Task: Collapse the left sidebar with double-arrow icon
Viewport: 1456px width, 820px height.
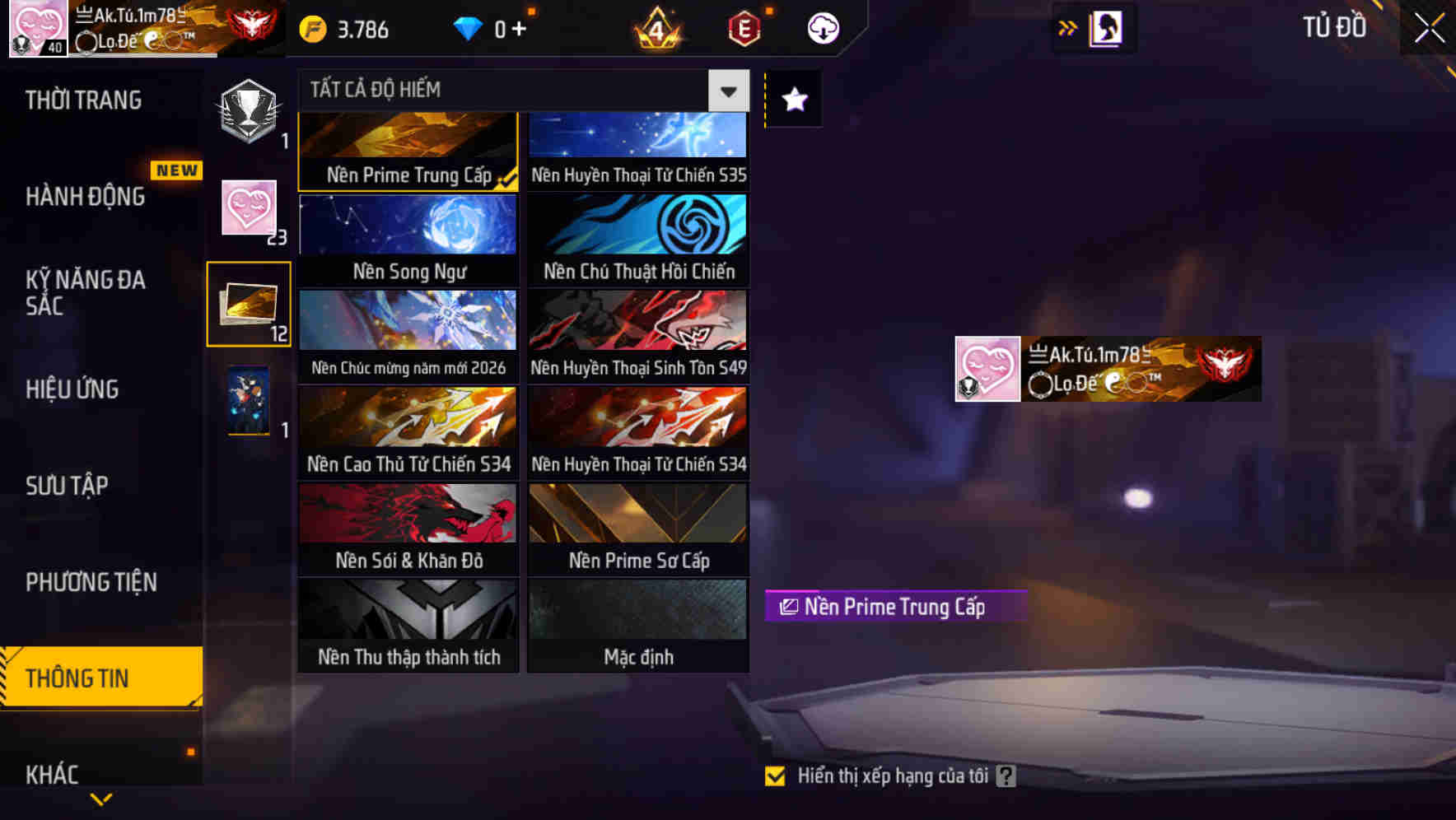Action: tap(1066, 27)
